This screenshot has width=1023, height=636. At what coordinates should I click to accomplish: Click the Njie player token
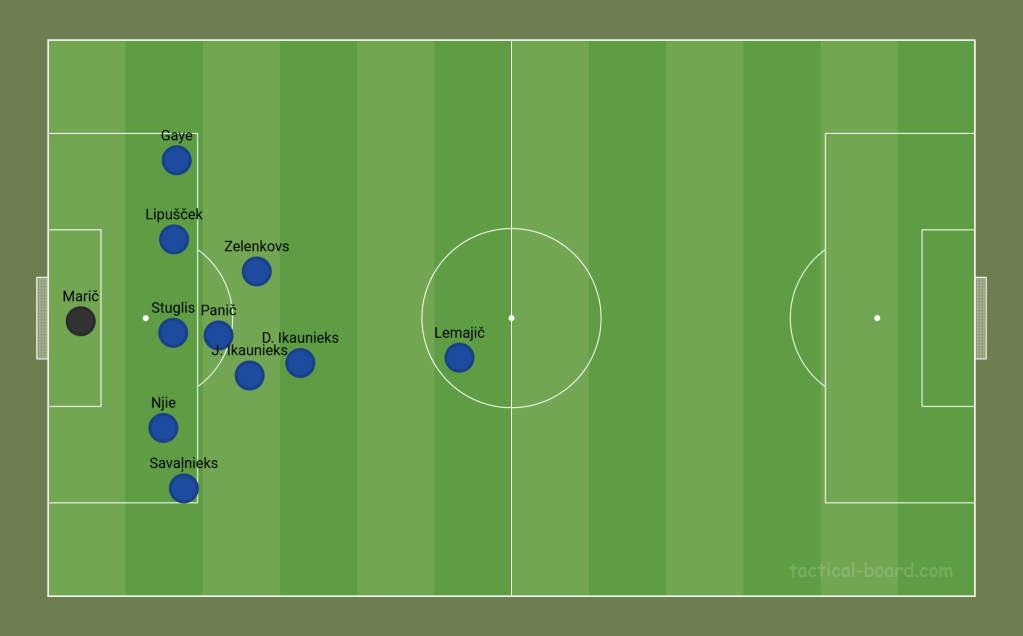coord(163,428)
